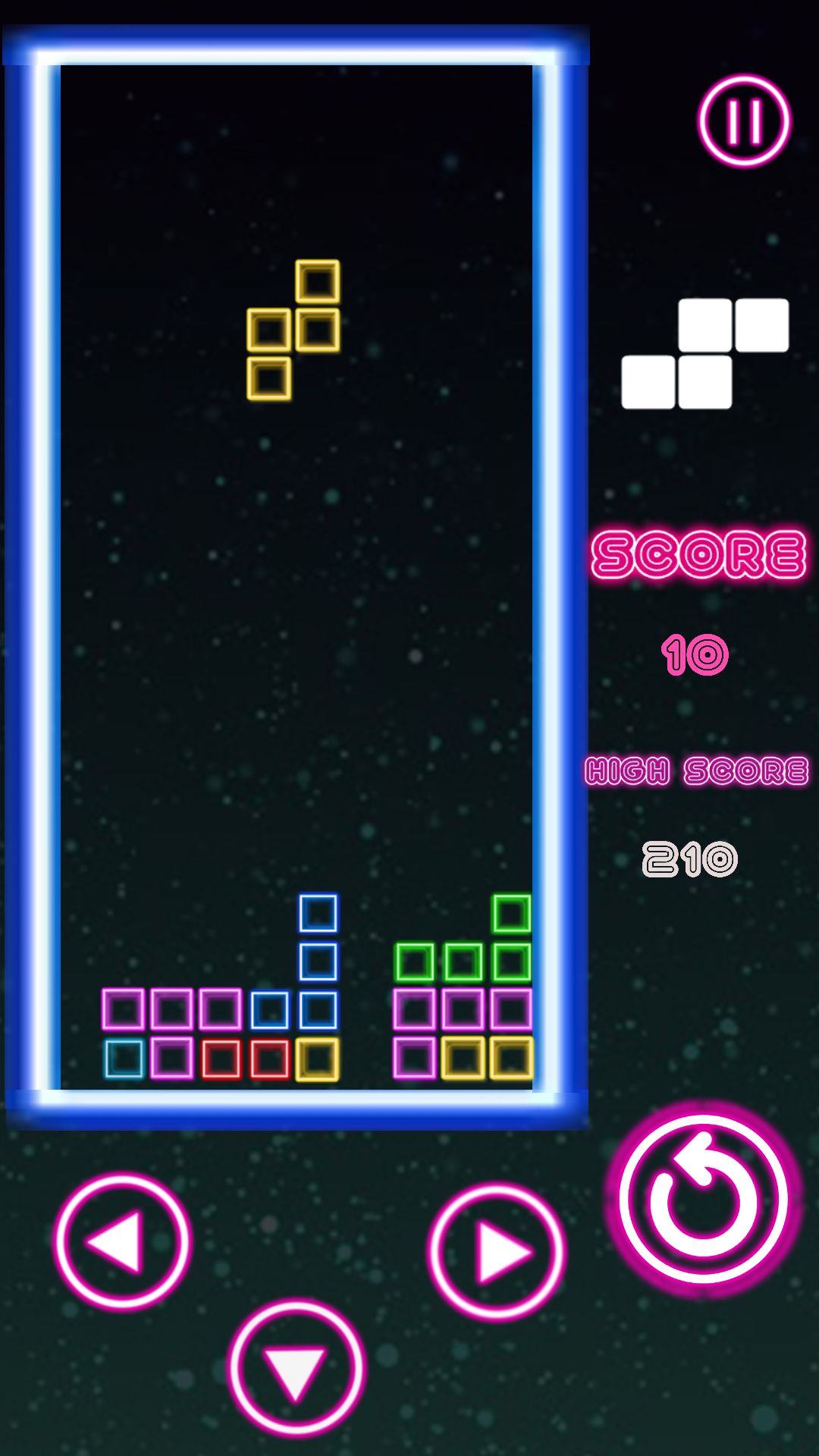The width and height of the screenshot is (819, 1456).
Task: Tap the down arrow to drop faster
Action: [x=297, y=1368]
